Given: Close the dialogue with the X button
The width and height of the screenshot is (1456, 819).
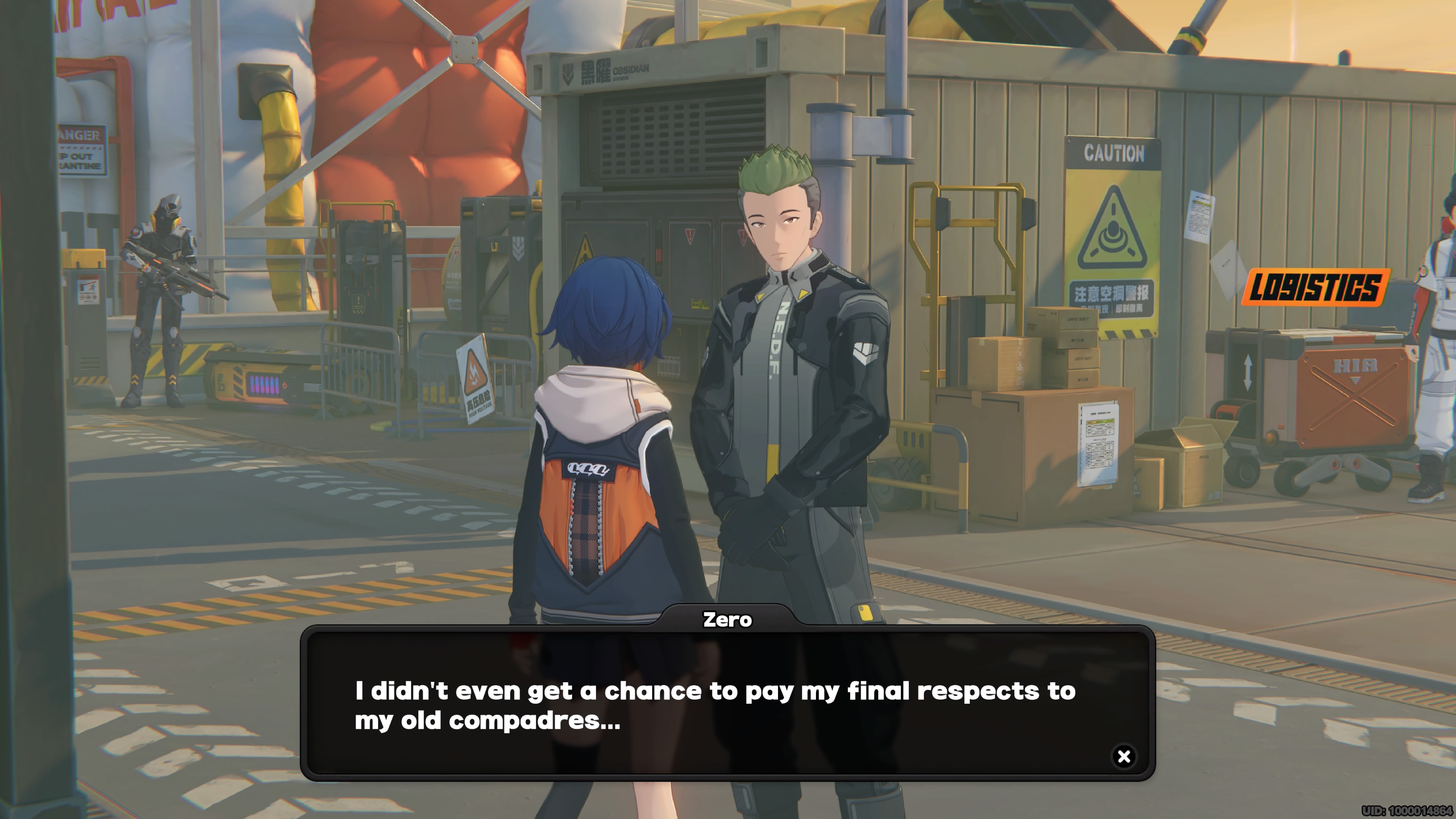Looking at the screenshot, I should (1123, 756).
